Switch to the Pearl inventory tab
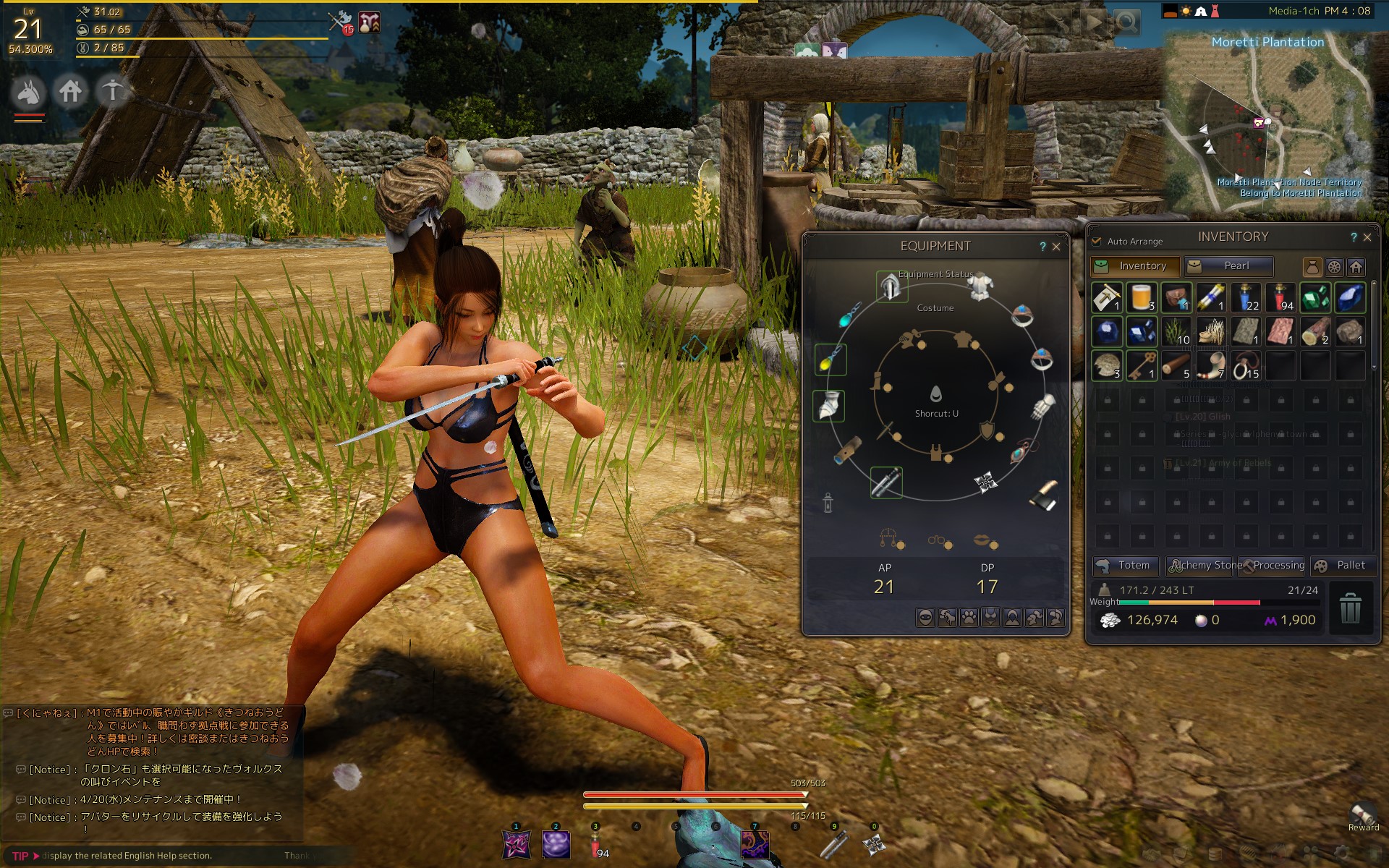The height and width of the screenshot is (868, 1389). point(1228,266)
